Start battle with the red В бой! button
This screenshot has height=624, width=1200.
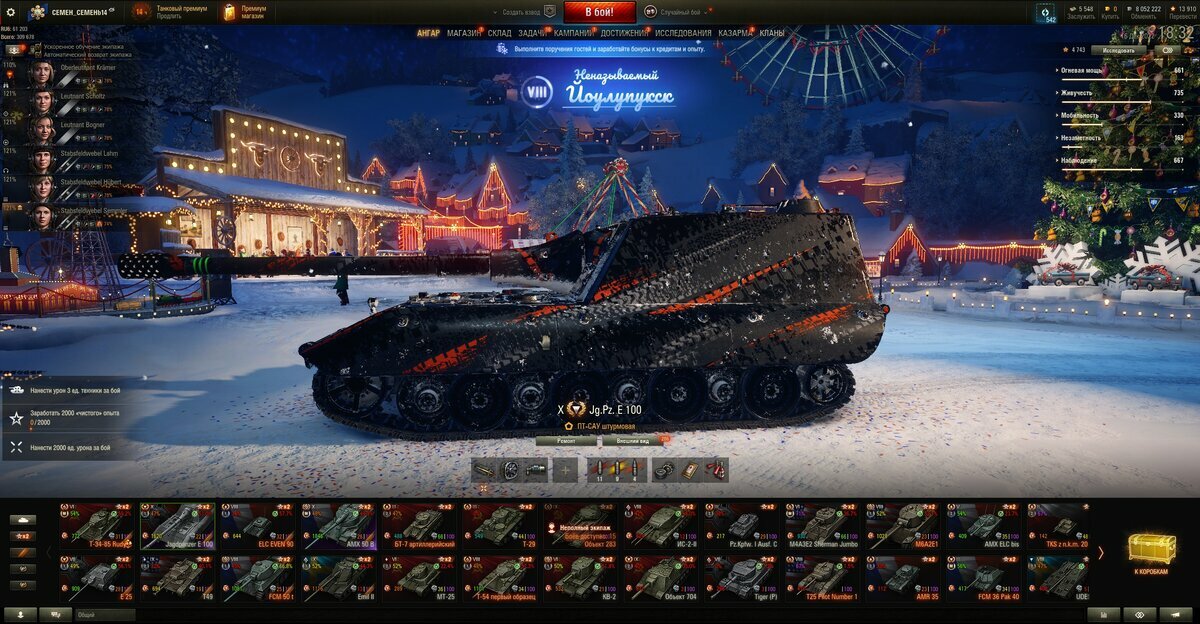click(x=599, y=12)
